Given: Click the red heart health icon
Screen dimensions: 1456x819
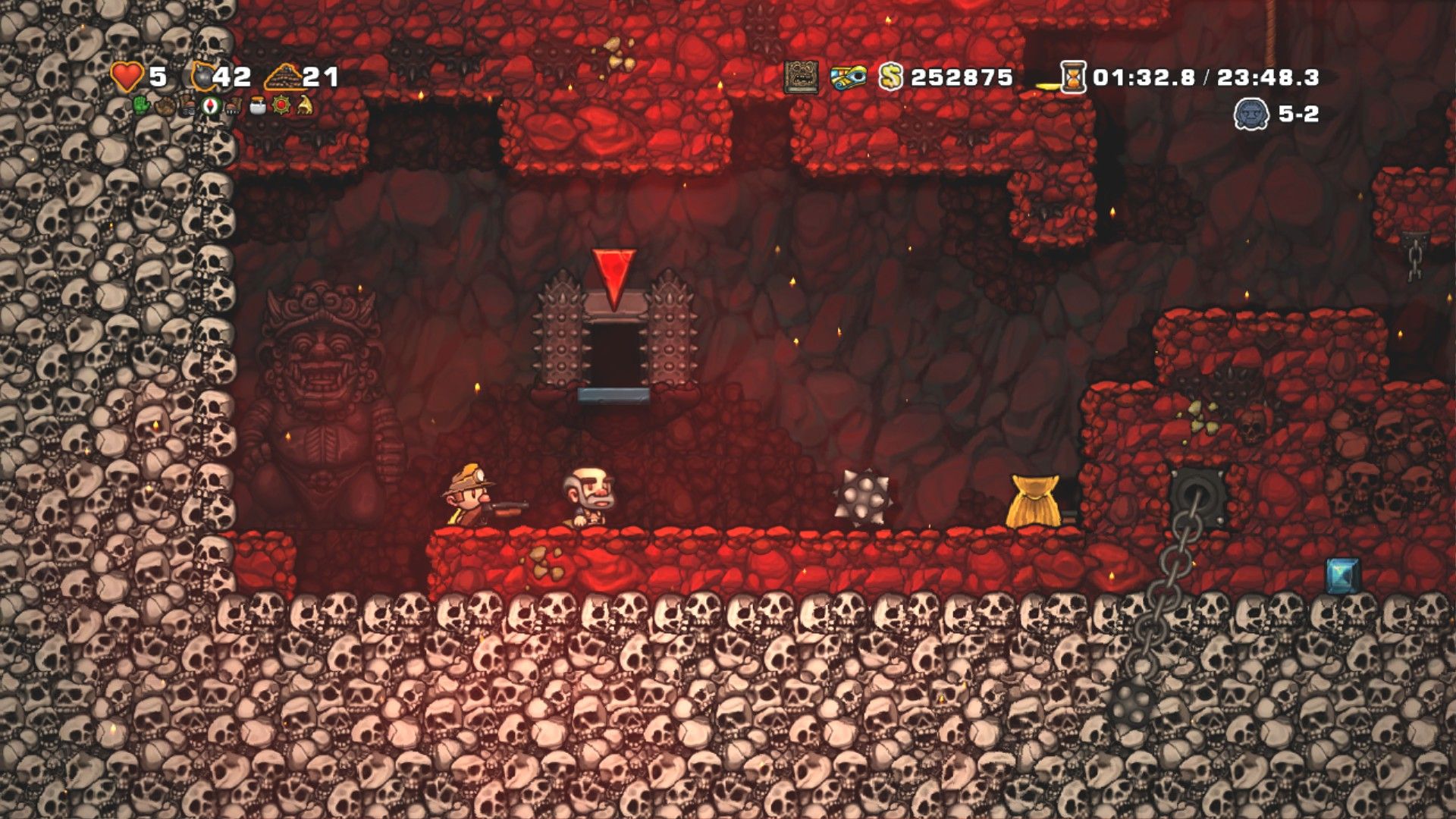Looking at the screenshot, I should [127, 77].
